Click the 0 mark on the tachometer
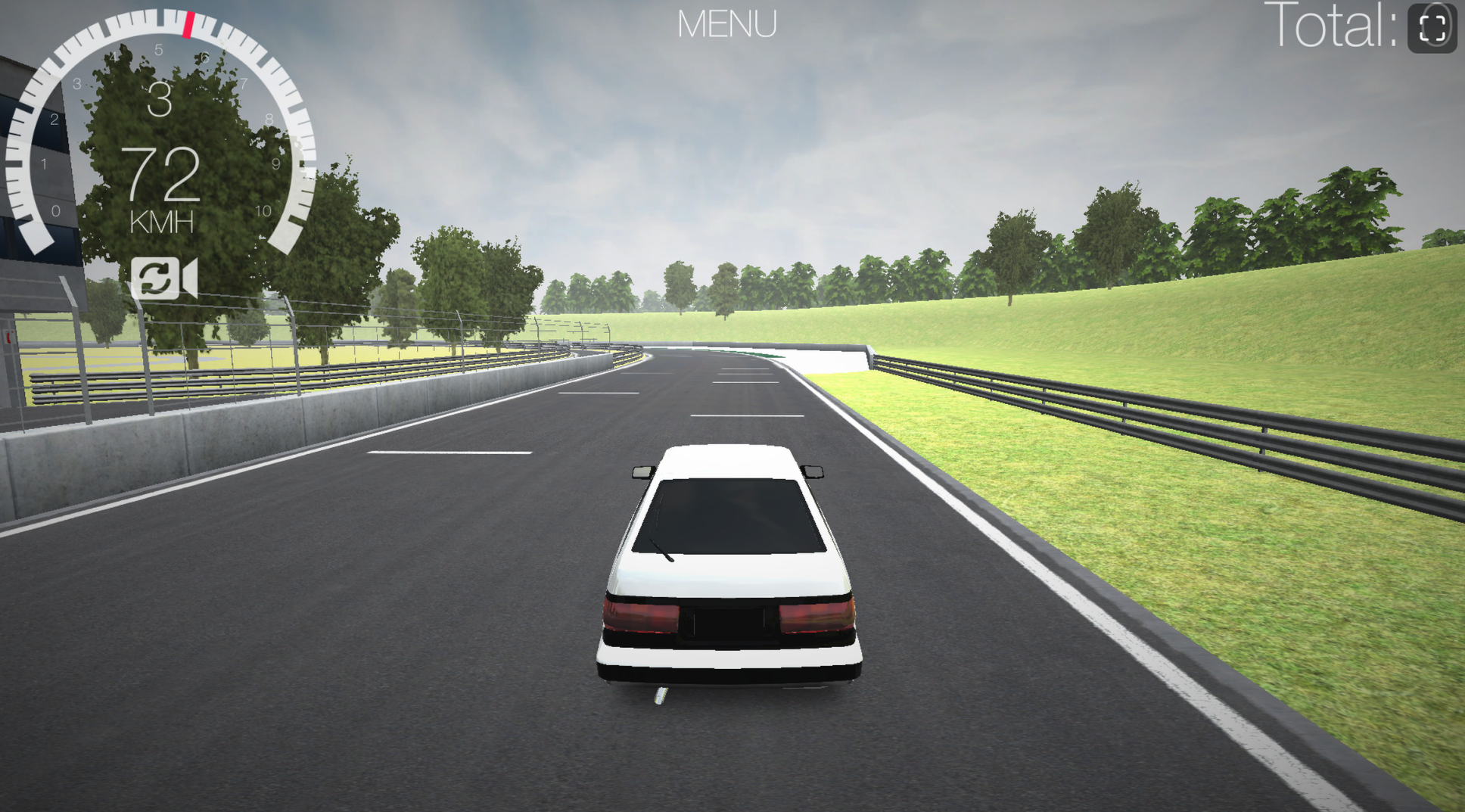 [x=55, y=210]
